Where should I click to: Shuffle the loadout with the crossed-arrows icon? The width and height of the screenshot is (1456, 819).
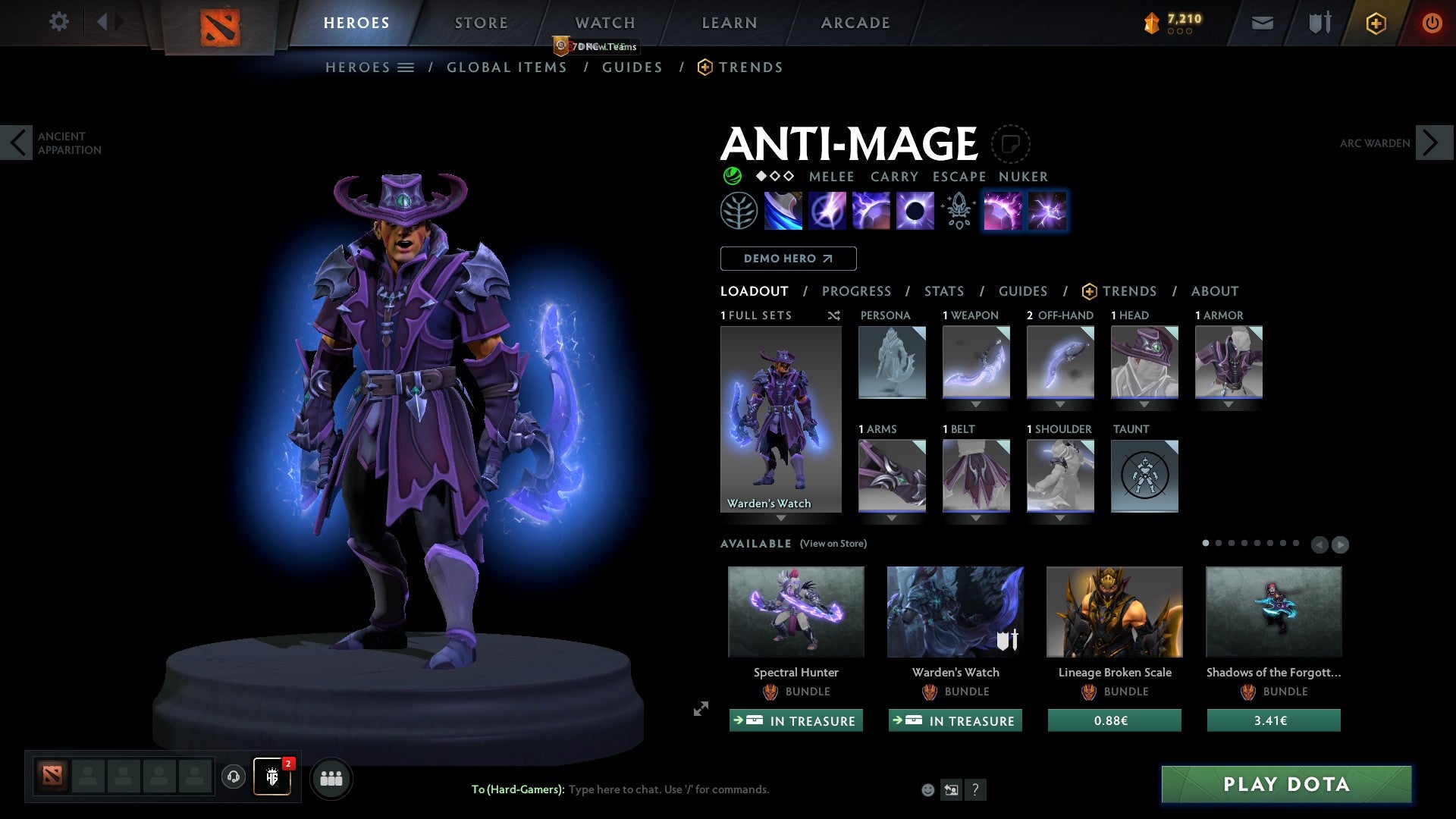click(x=834, y=315)
